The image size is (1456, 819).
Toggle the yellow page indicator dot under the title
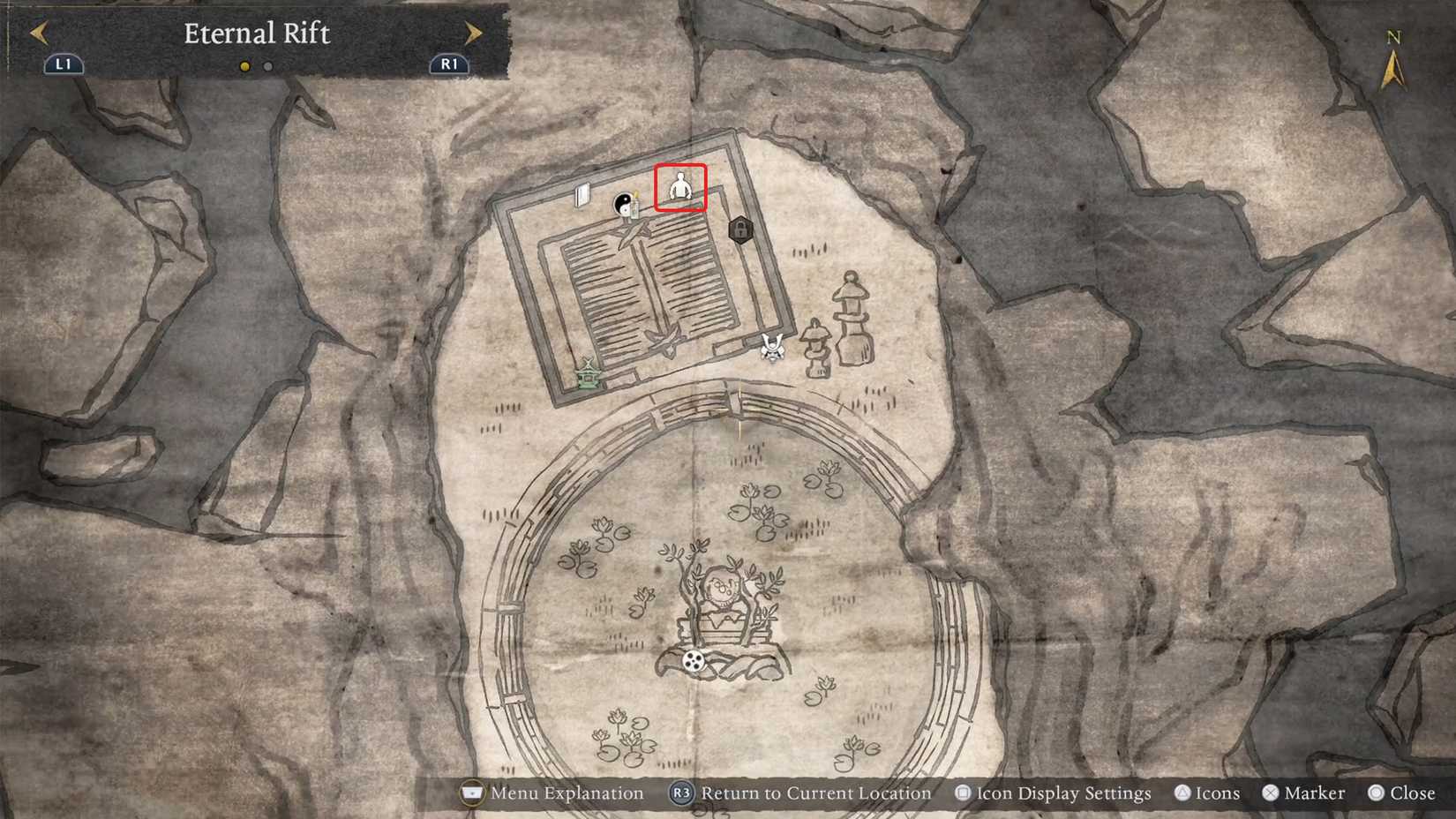[244, 65]
